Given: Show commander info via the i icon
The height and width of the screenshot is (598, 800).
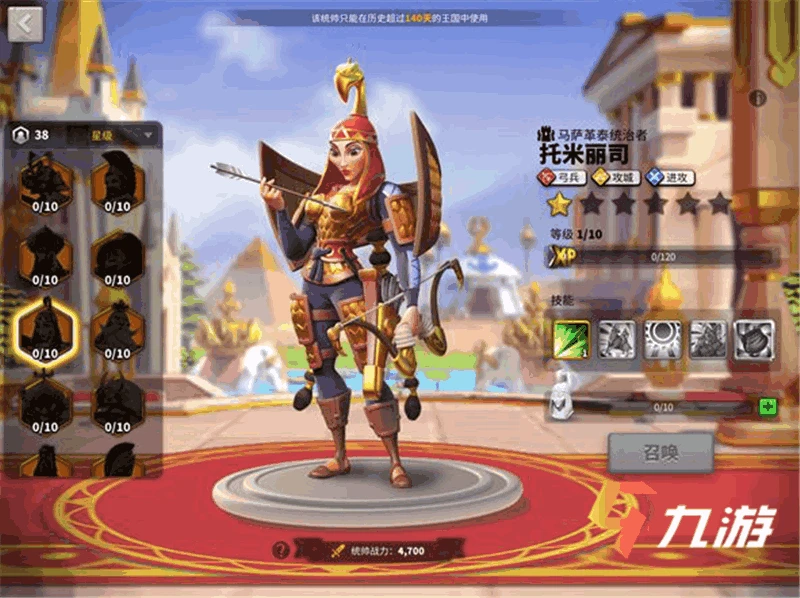Looking at the screenshot, I should [x=758, y=98].
